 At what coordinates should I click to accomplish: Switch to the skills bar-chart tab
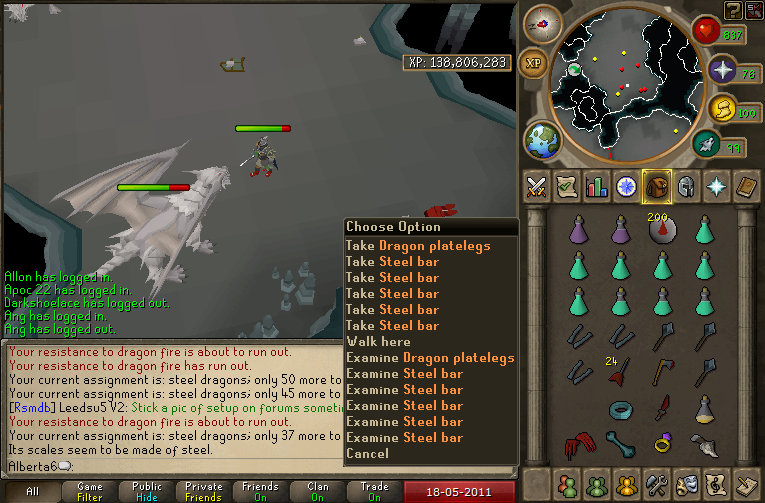(x=597, y=186)
